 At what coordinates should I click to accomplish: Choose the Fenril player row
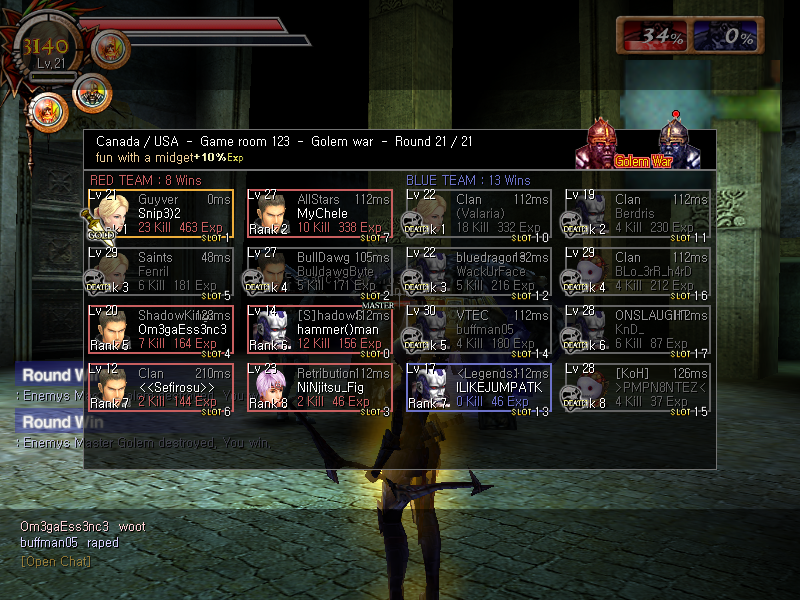(x=162, y=272)
